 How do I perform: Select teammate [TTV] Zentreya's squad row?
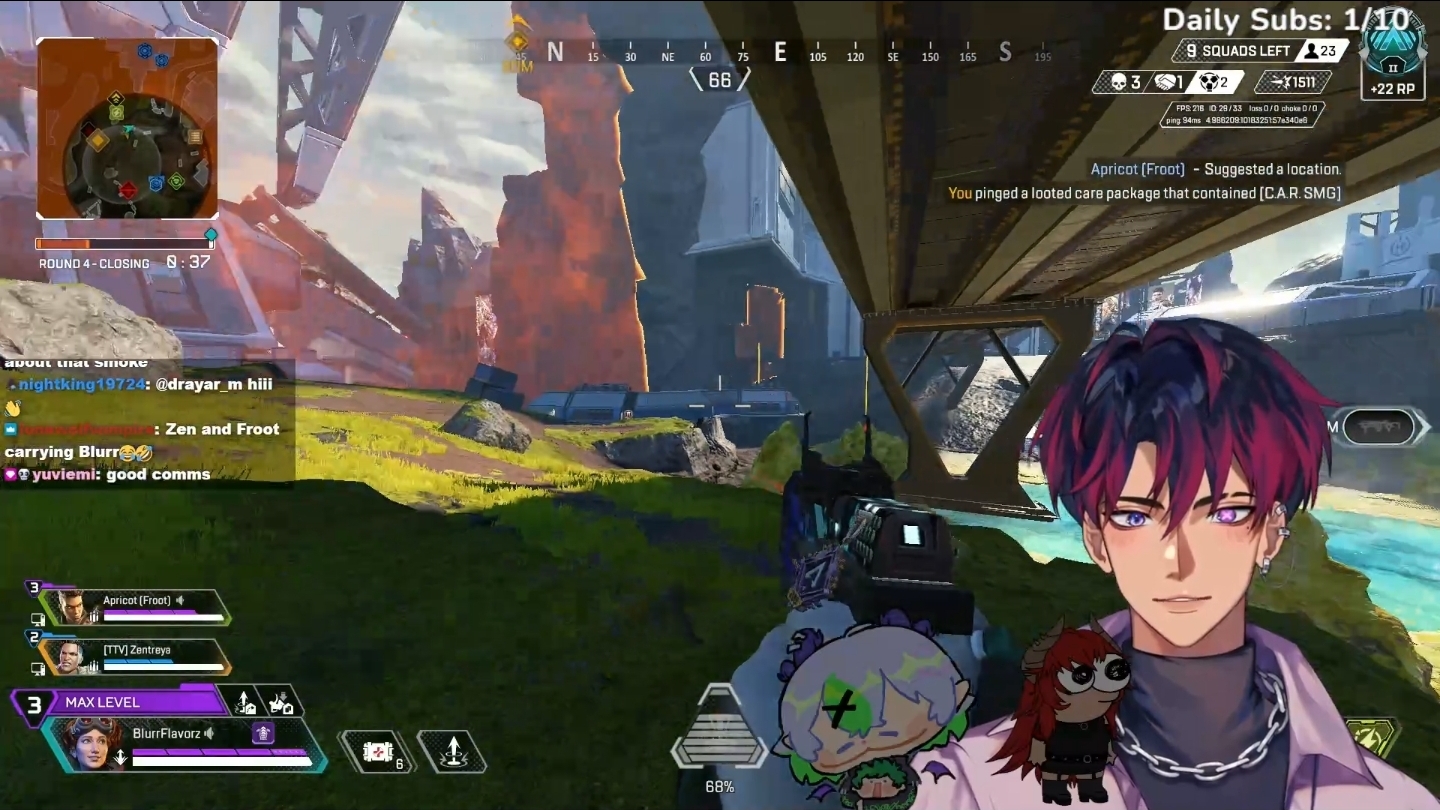click(138, 657)
